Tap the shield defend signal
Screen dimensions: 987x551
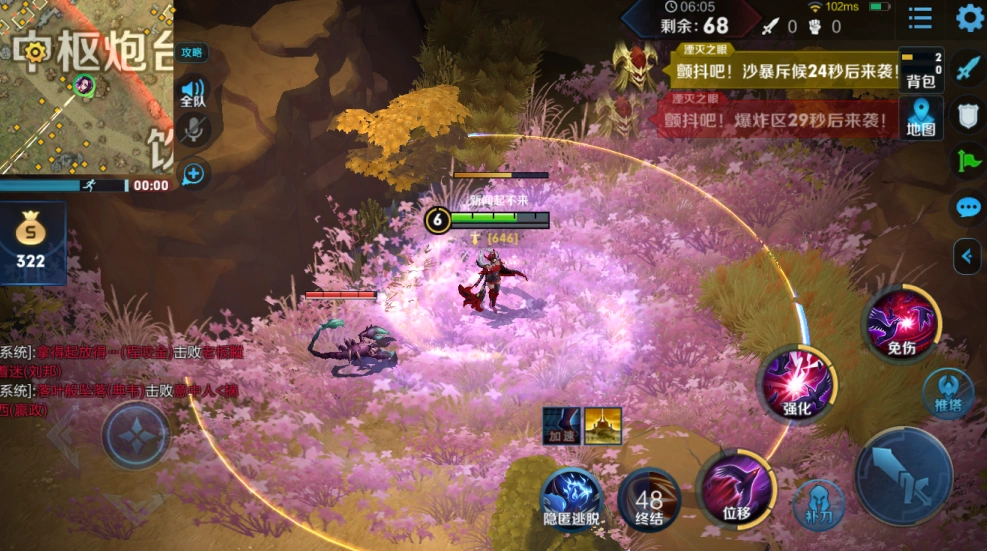click(967, 115)
